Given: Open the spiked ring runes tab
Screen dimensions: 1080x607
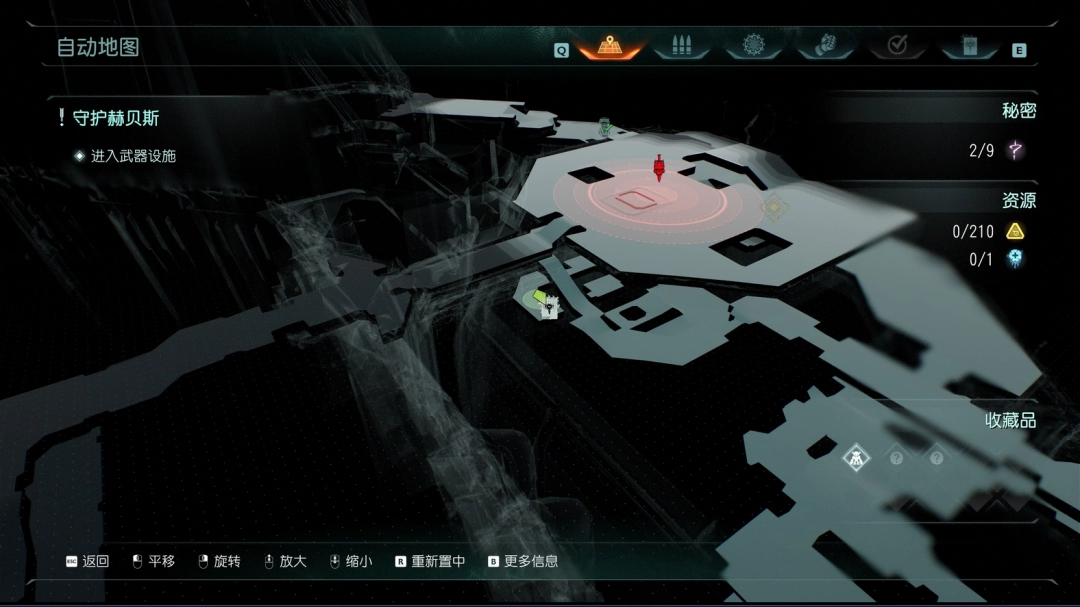Looking at the screenshot, I should click(753, 45).
